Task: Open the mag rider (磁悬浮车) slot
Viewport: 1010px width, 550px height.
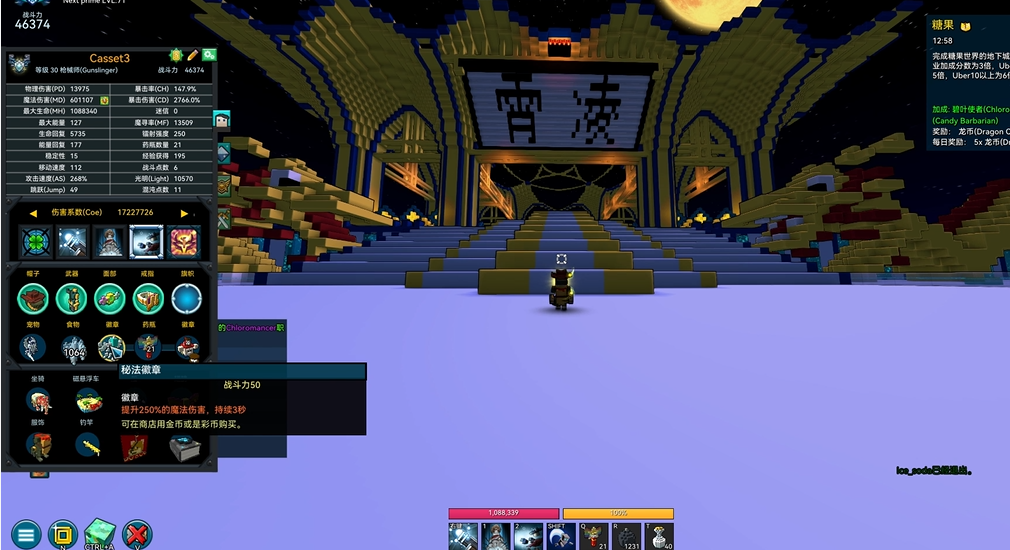Action: tap(90, 401)
